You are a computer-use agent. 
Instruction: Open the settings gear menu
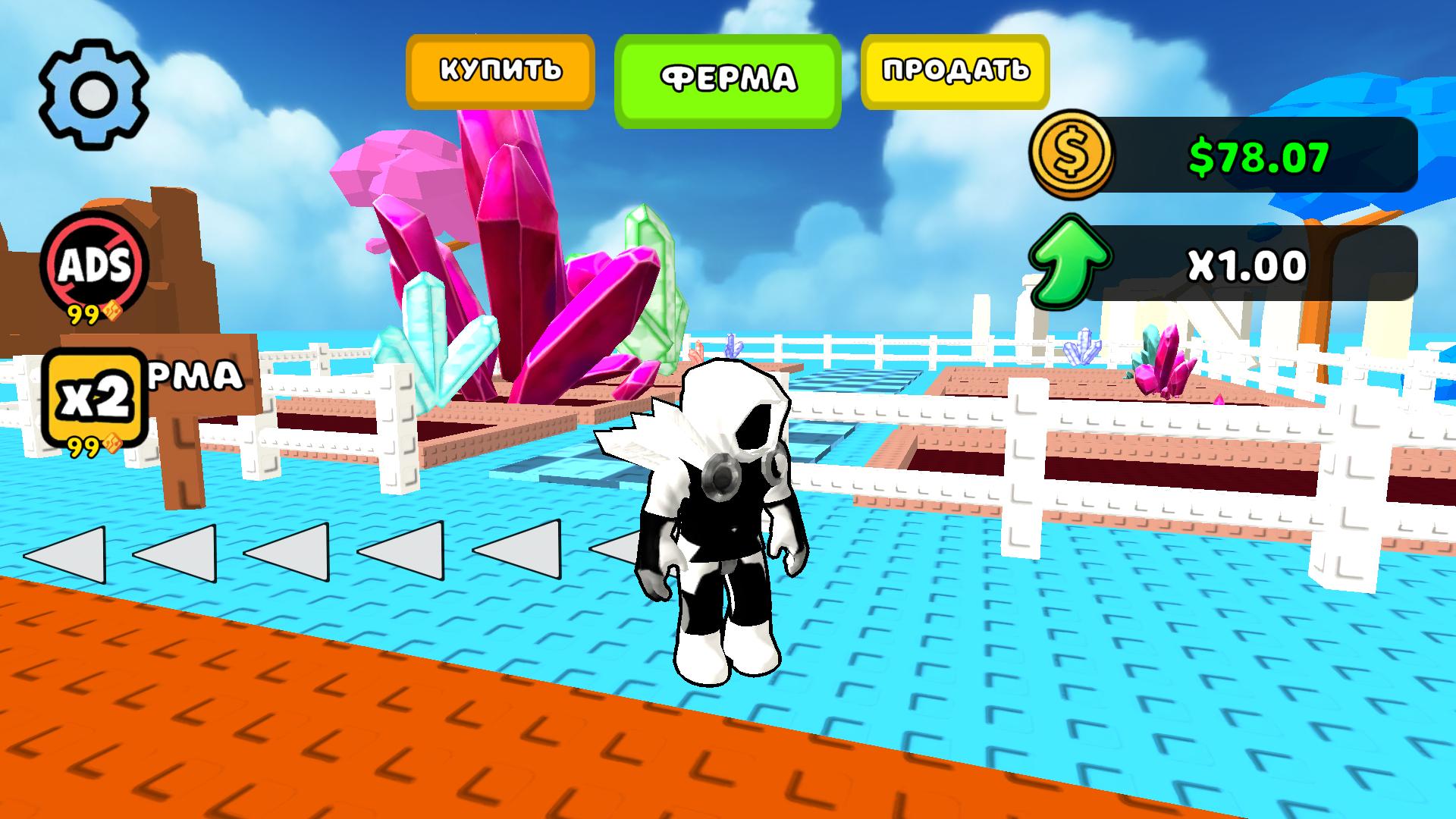point(94,91)
